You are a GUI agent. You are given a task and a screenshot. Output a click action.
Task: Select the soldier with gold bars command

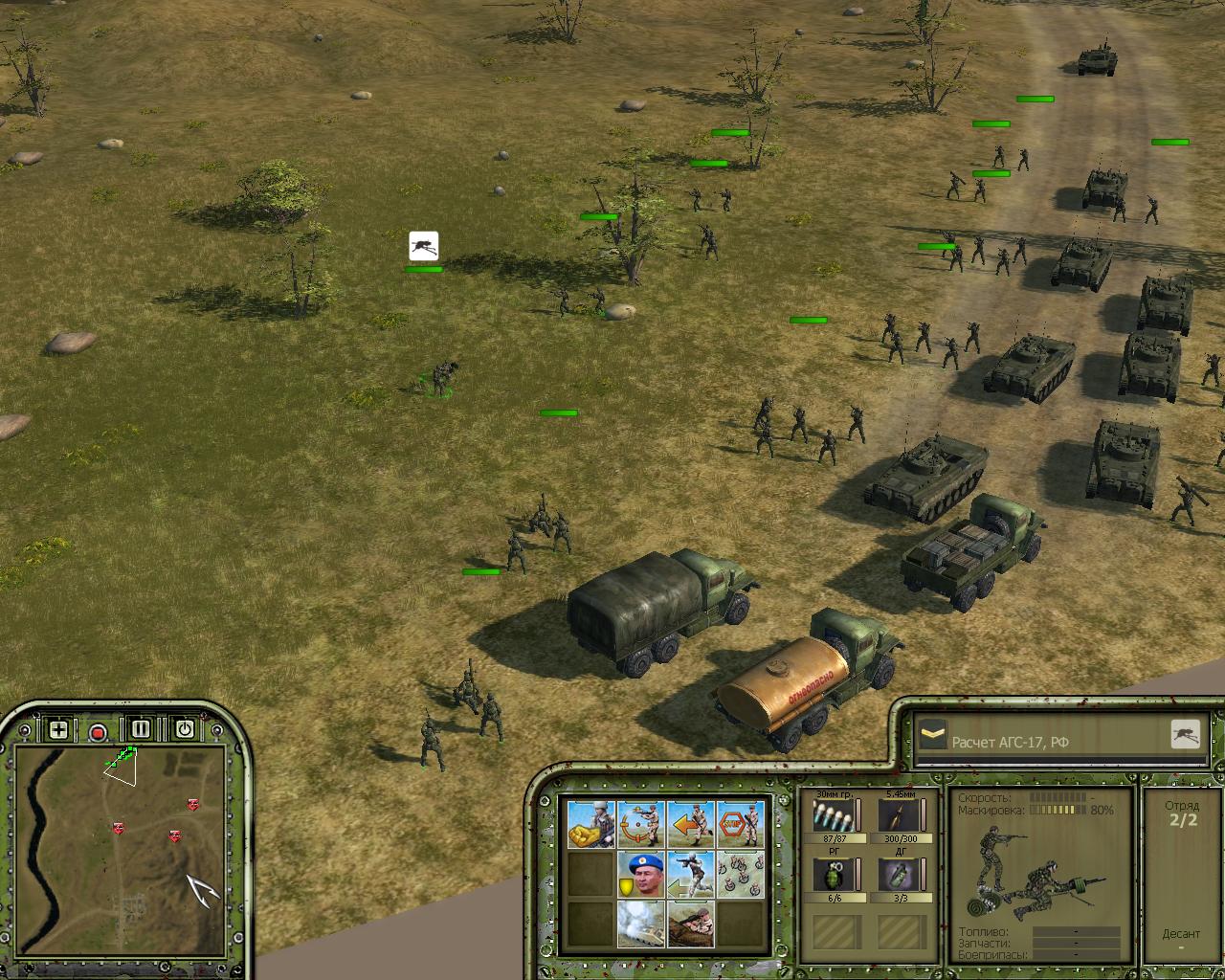[x=591, y=823]
